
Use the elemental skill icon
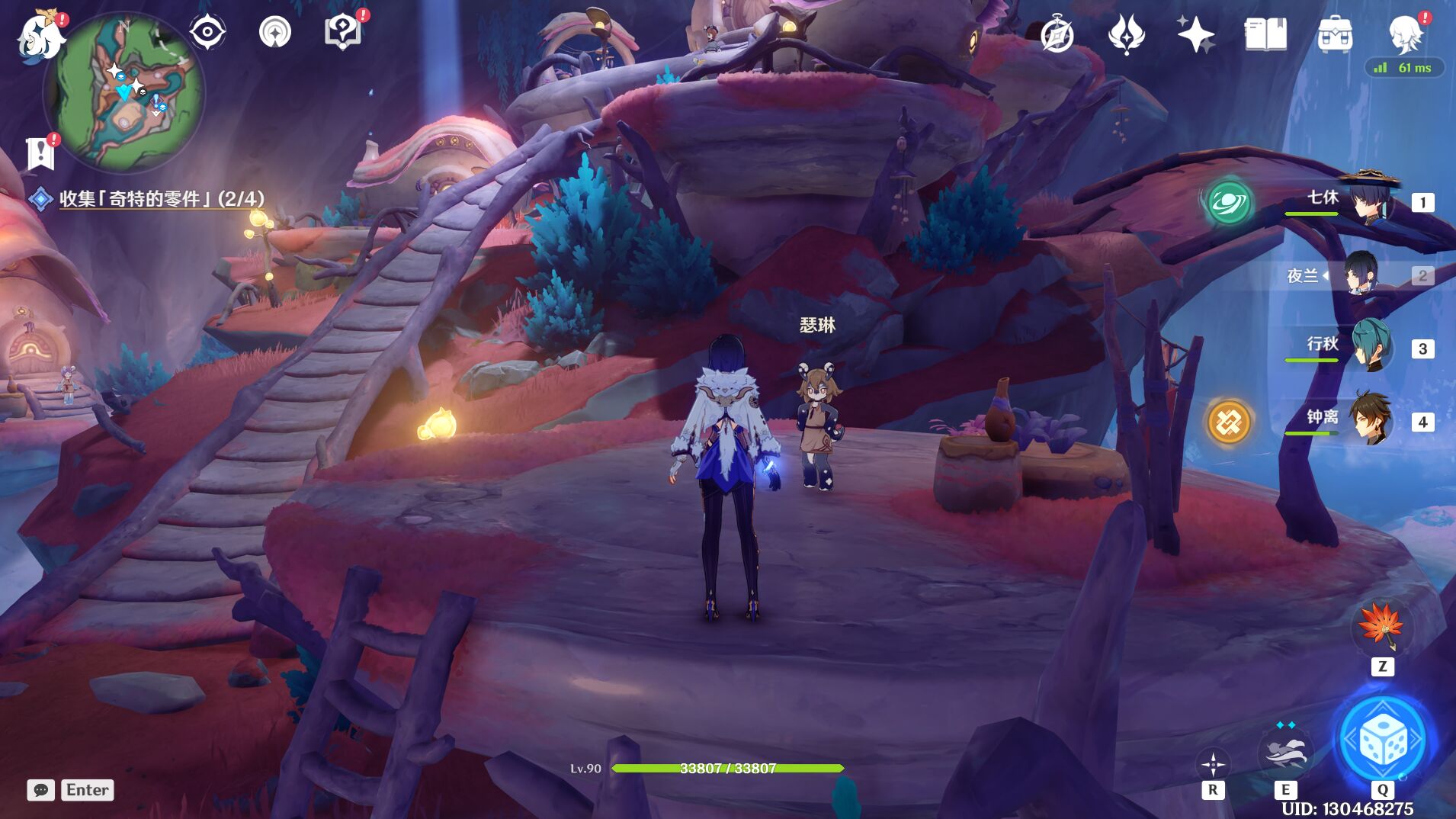tap(1284, 752)
